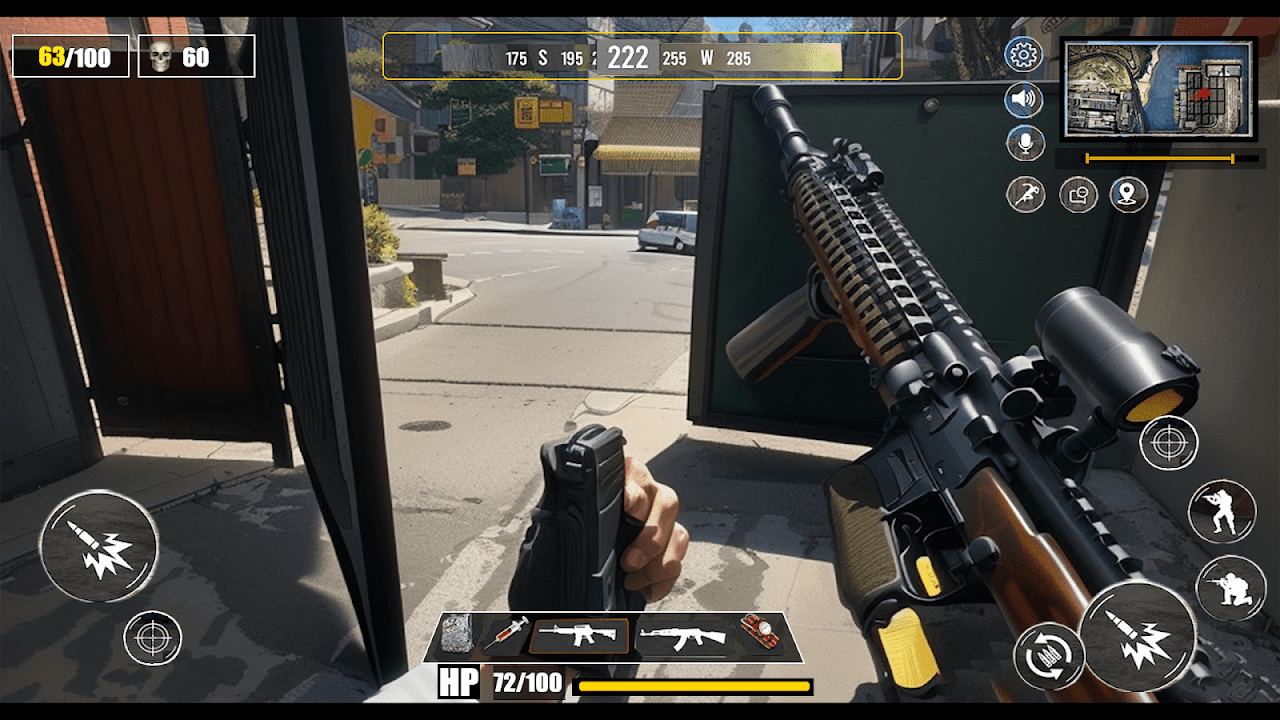Image resolution: width=1280 pixels, height=720 pixels.
Task: Toggle the microphone voice chat button
Action: 1025,143
